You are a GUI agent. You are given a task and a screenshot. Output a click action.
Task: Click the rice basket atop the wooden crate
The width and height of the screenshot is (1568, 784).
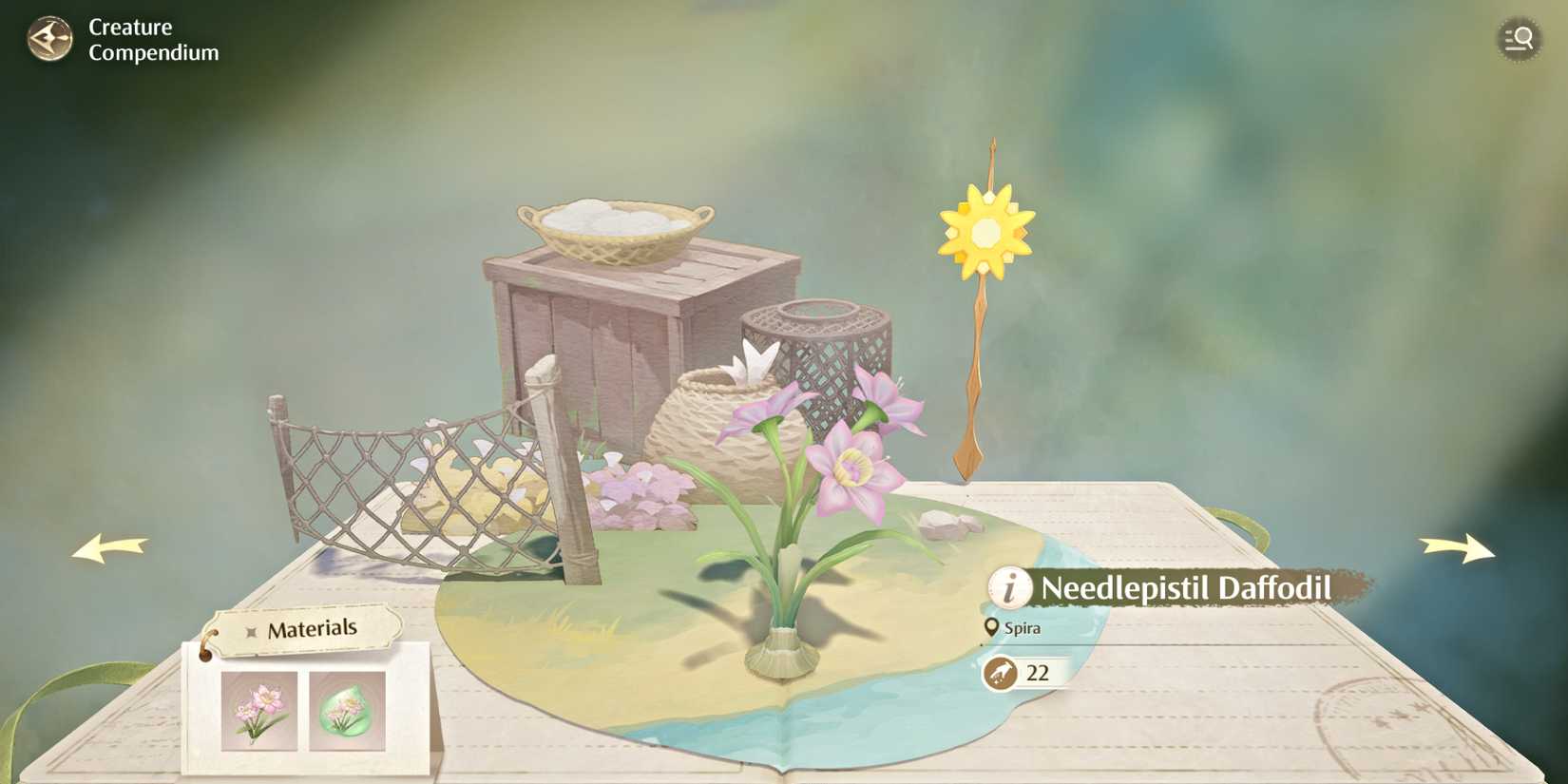coord(613,228)
